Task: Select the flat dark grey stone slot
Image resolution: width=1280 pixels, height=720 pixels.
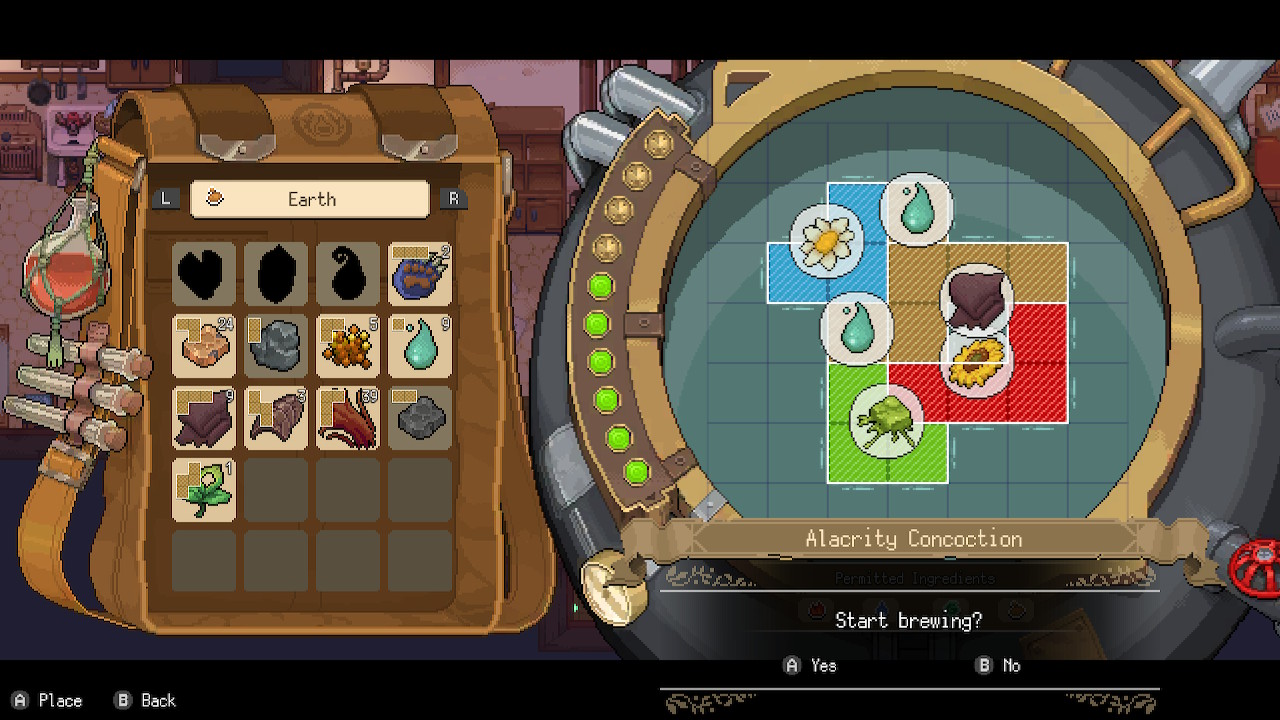Action: tap(420, 418)
